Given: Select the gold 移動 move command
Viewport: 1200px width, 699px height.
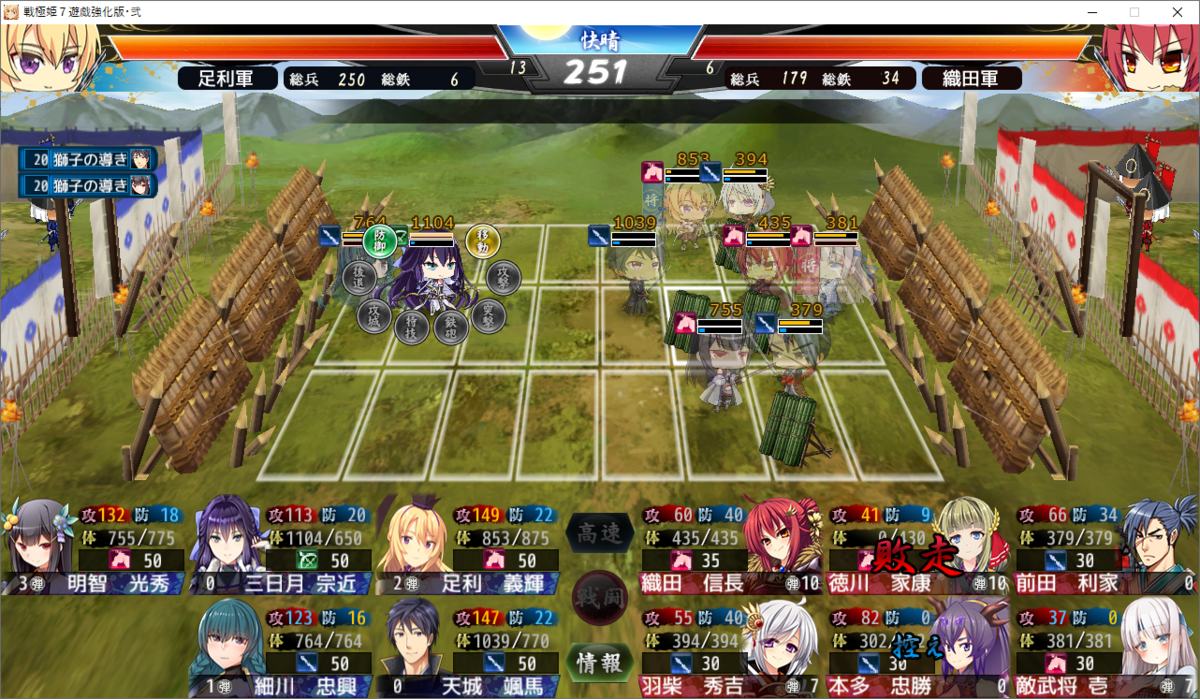Looking at the screenshot, I should tap(482, 241).
